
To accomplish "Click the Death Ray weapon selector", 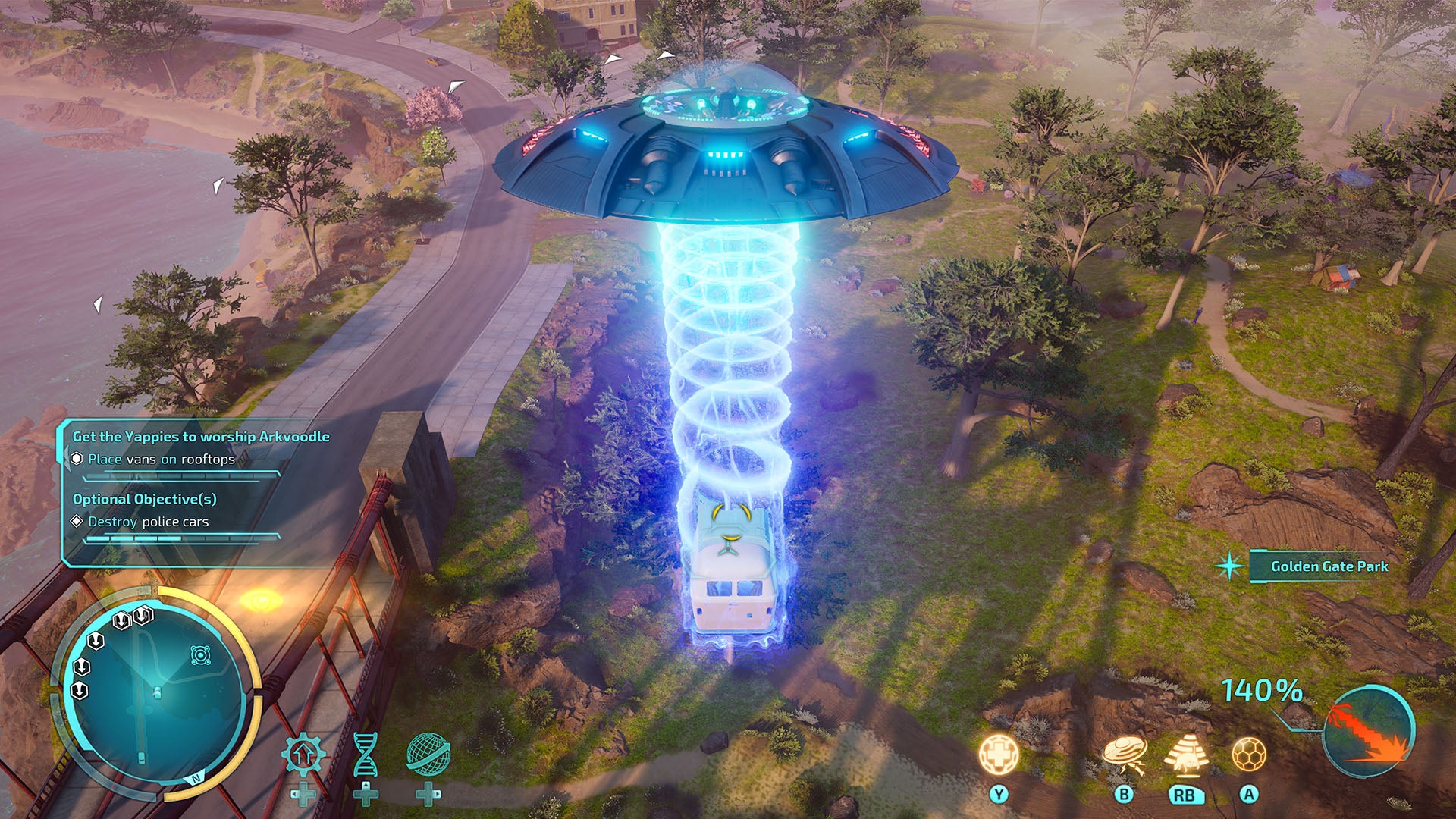I will click(x=1369, y=732).
